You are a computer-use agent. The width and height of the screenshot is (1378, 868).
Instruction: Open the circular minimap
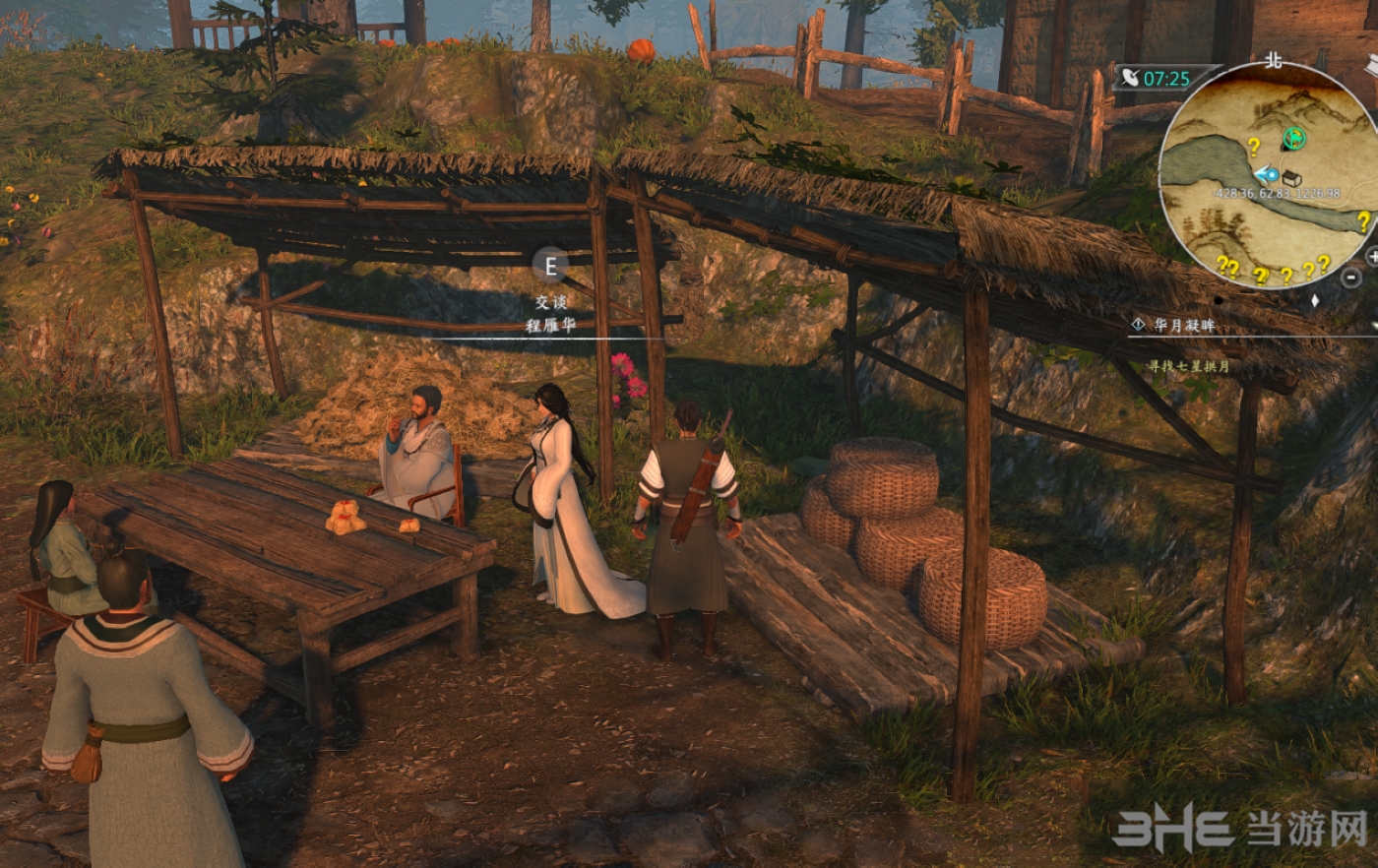[1270, 177]
